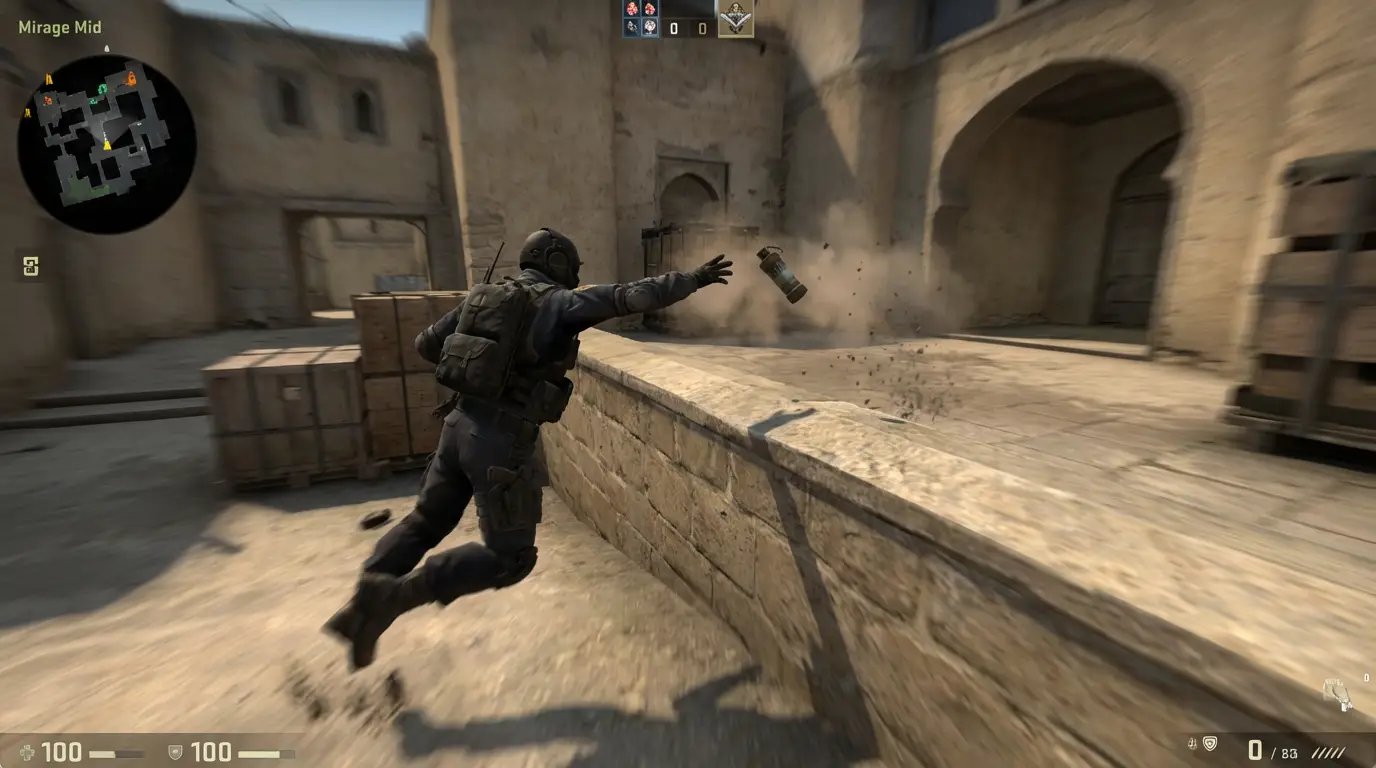
Task: Select the left team score of 0
Action: 673,27
